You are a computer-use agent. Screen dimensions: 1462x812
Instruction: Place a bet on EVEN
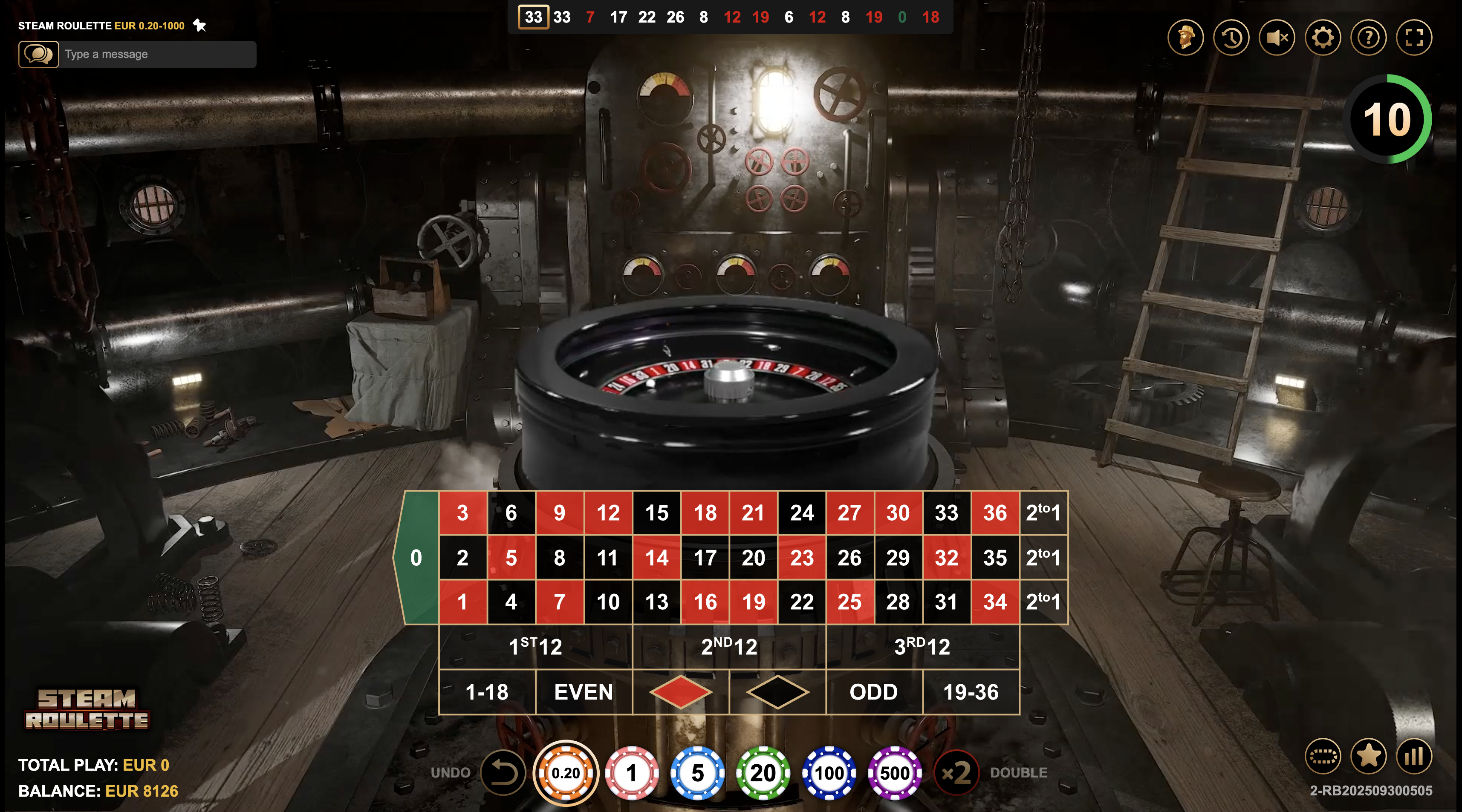click(584, 692)
